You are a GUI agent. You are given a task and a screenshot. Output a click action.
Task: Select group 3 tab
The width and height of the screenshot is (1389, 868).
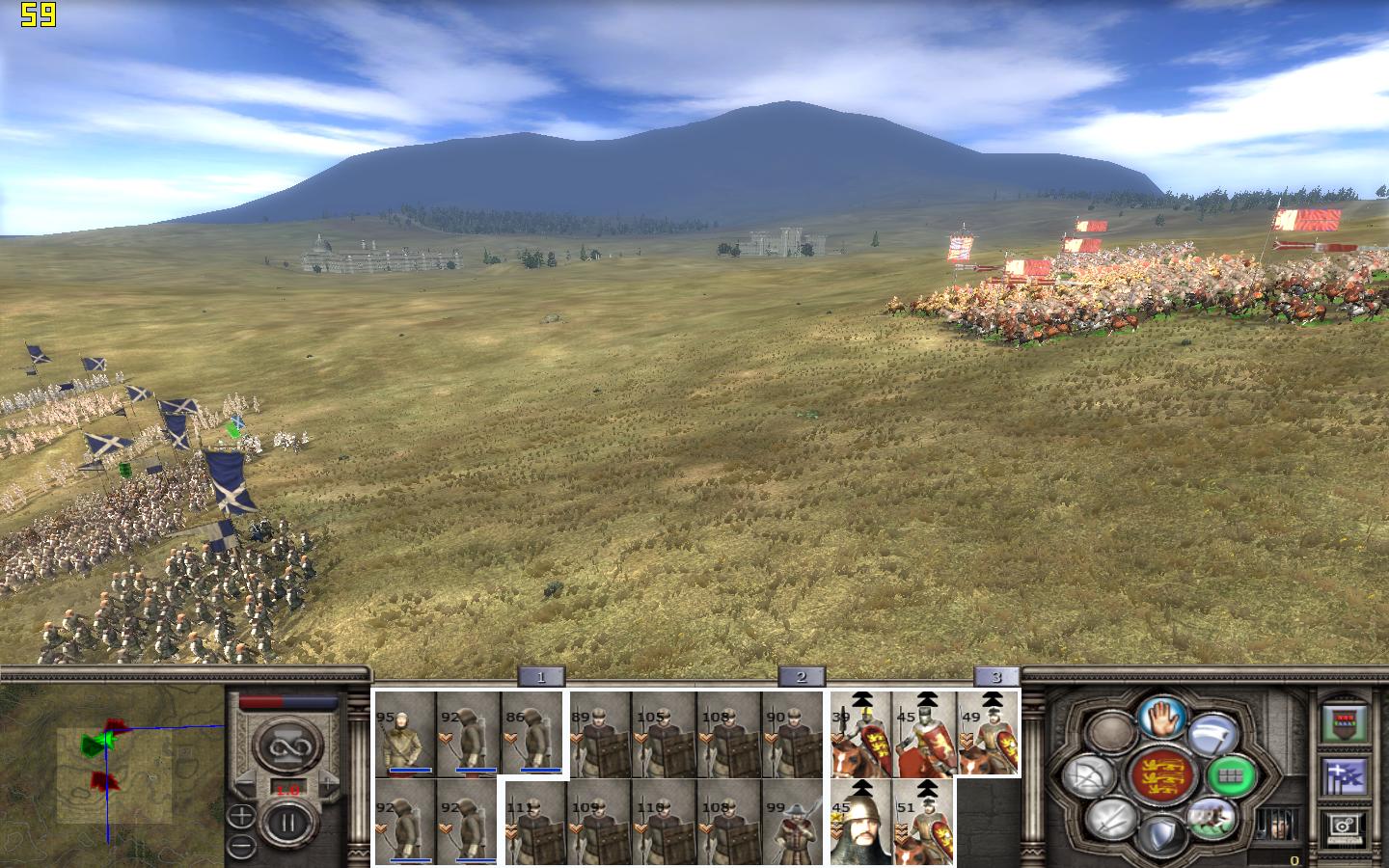(x=996, y=677)
